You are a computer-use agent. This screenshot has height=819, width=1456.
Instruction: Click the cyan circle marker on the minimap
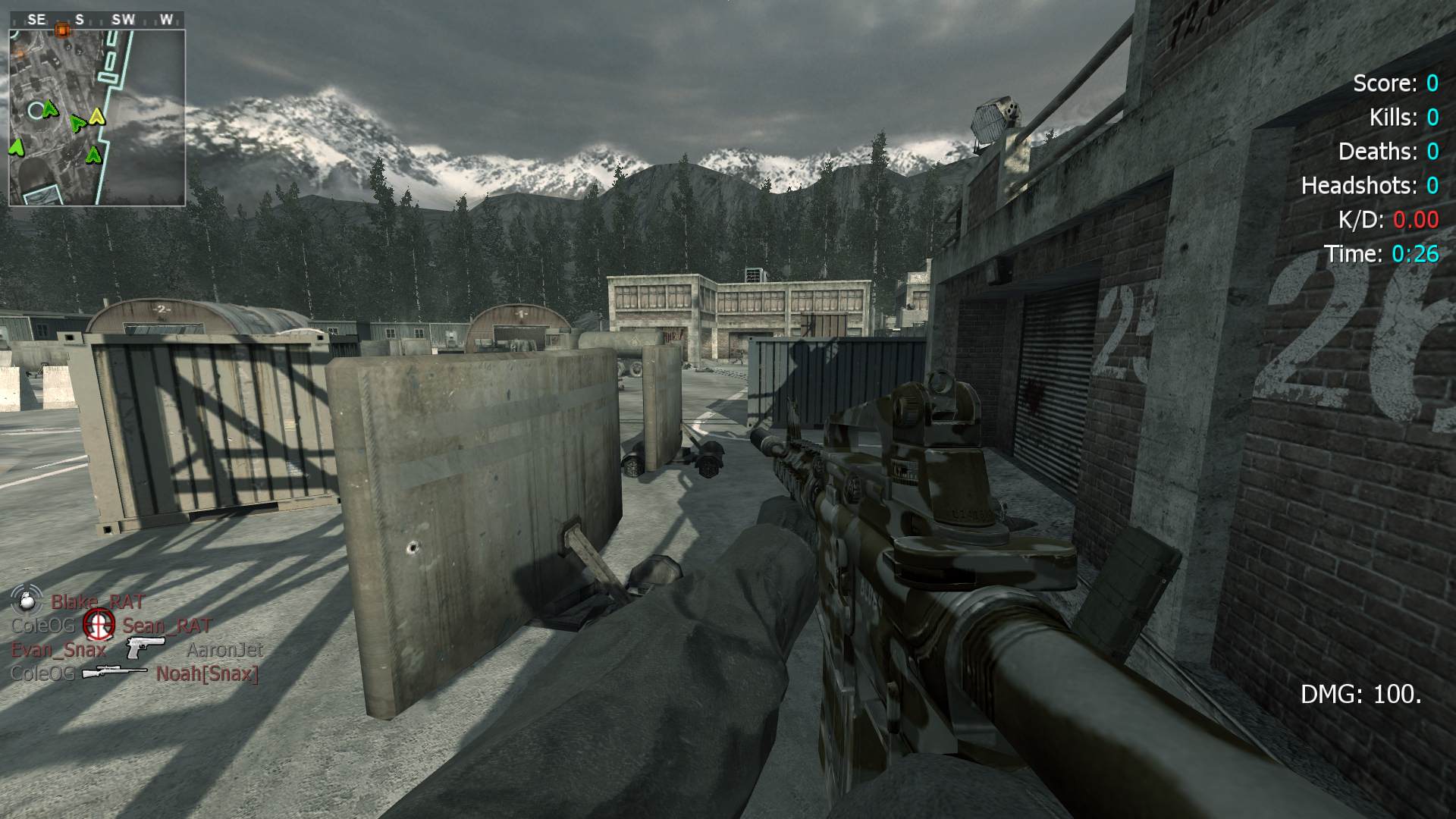point(36,111)
